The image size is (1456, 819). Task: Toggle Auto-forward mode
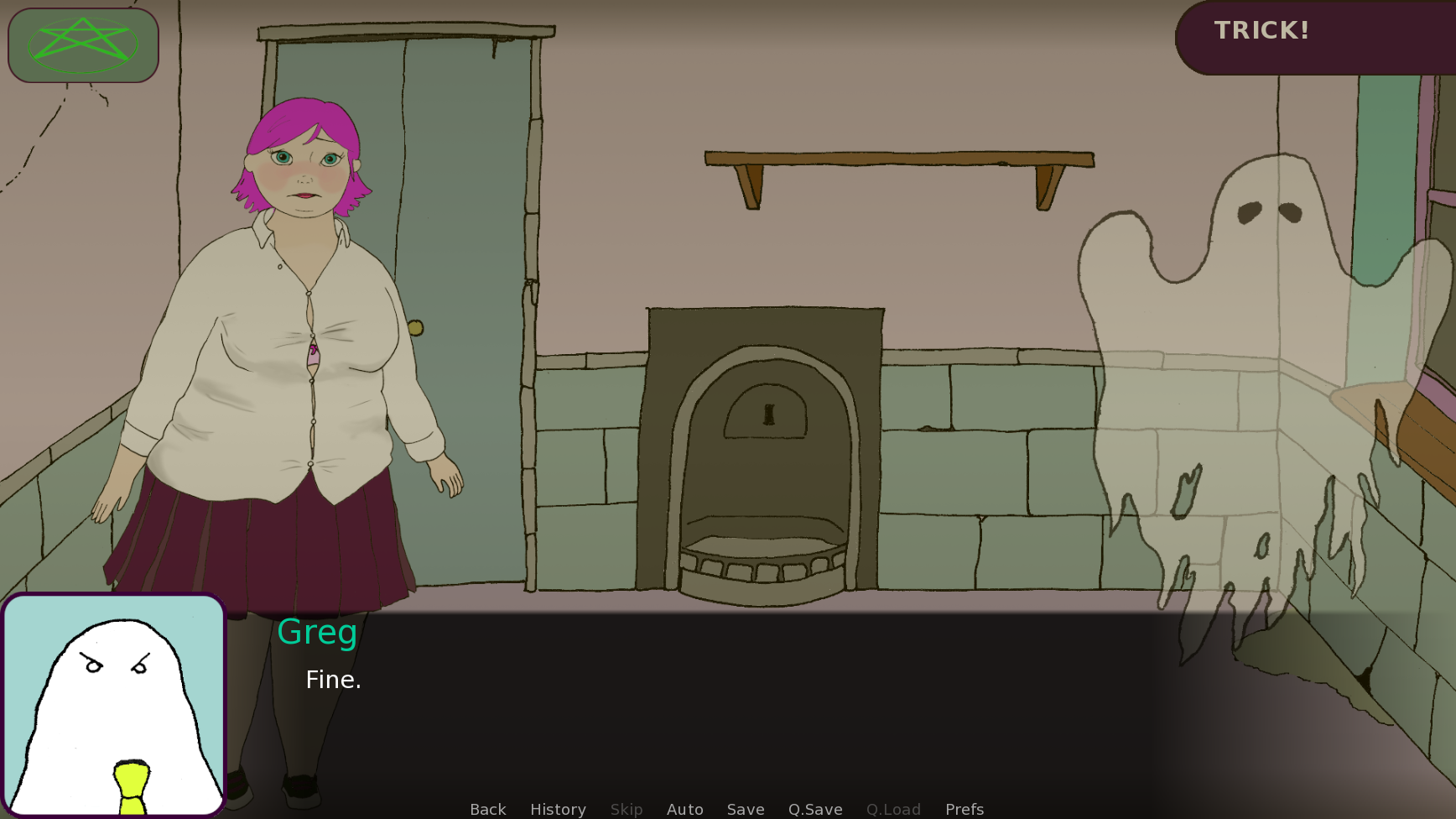point(684,809)
